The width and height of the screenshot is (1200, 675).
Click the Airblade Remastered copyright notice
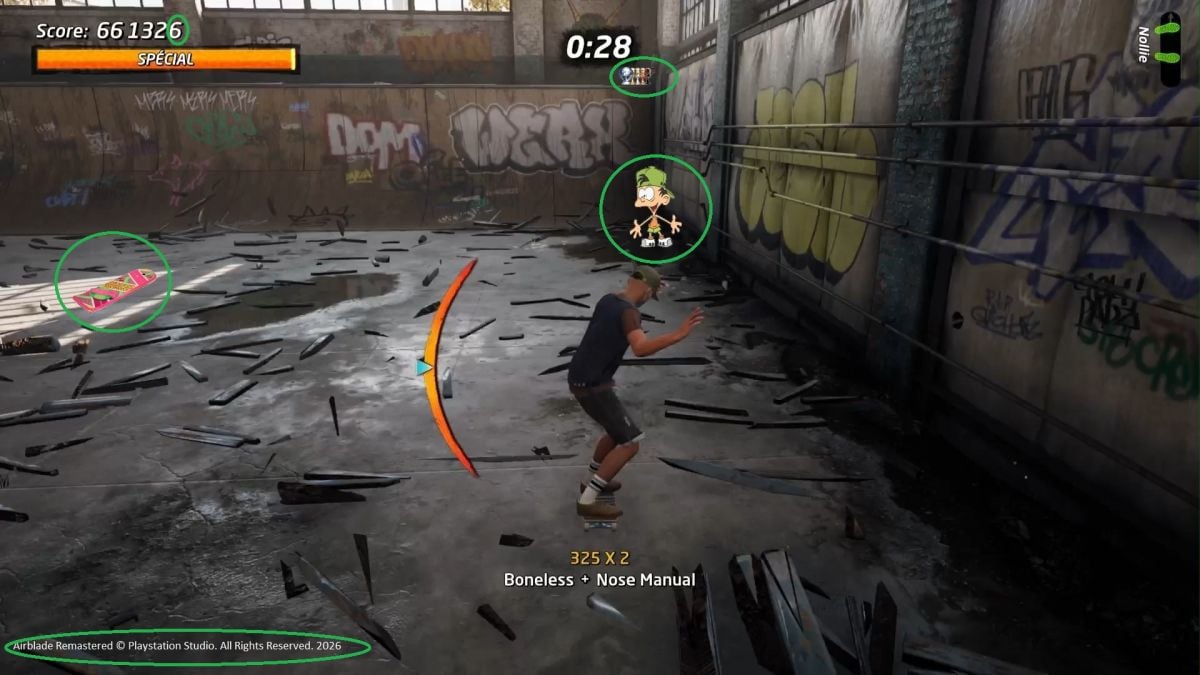click(x=188, y=646)
